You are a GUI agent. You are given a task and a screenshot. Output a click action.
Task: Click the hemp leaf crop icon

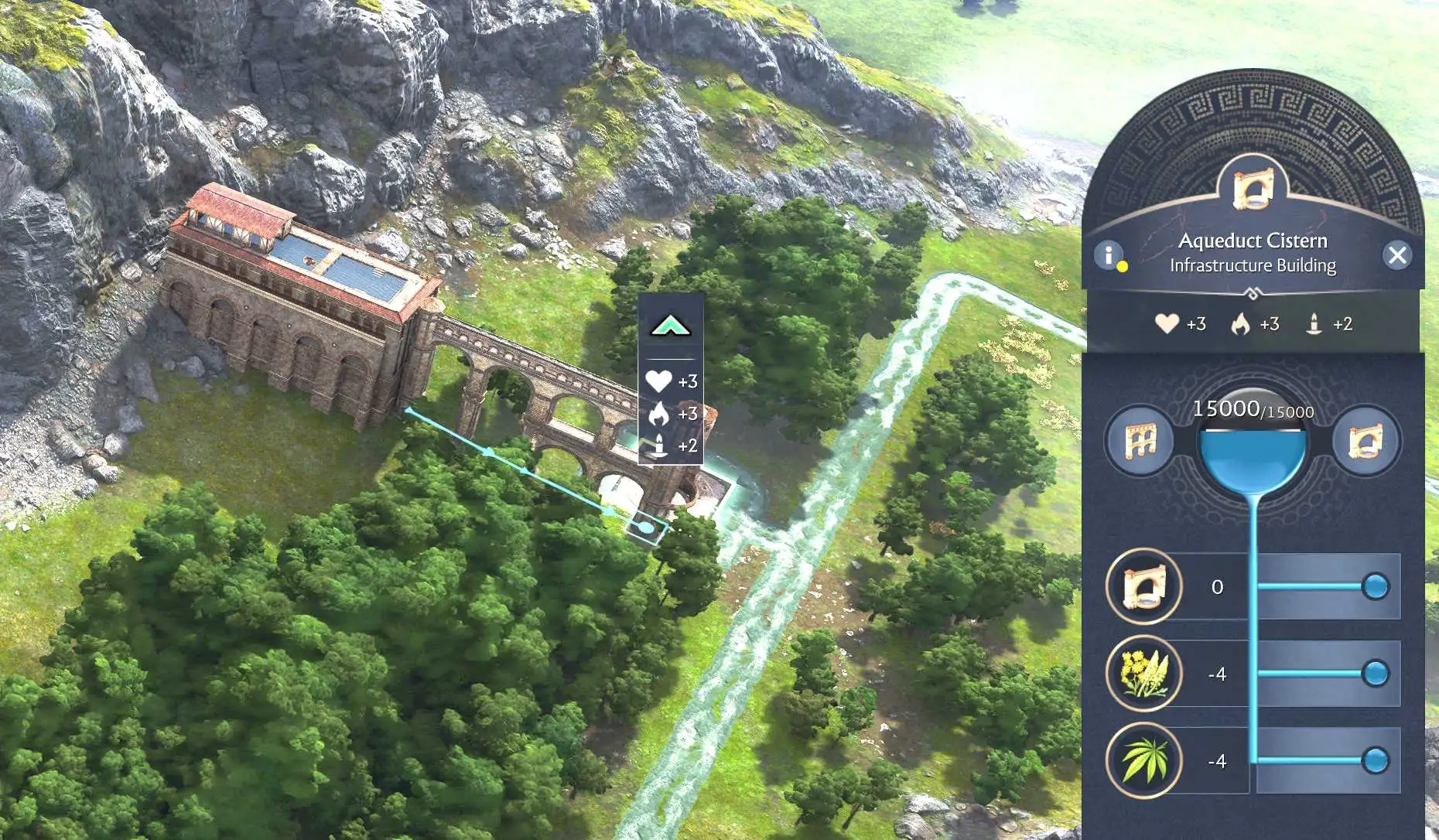click(1143, 760)
